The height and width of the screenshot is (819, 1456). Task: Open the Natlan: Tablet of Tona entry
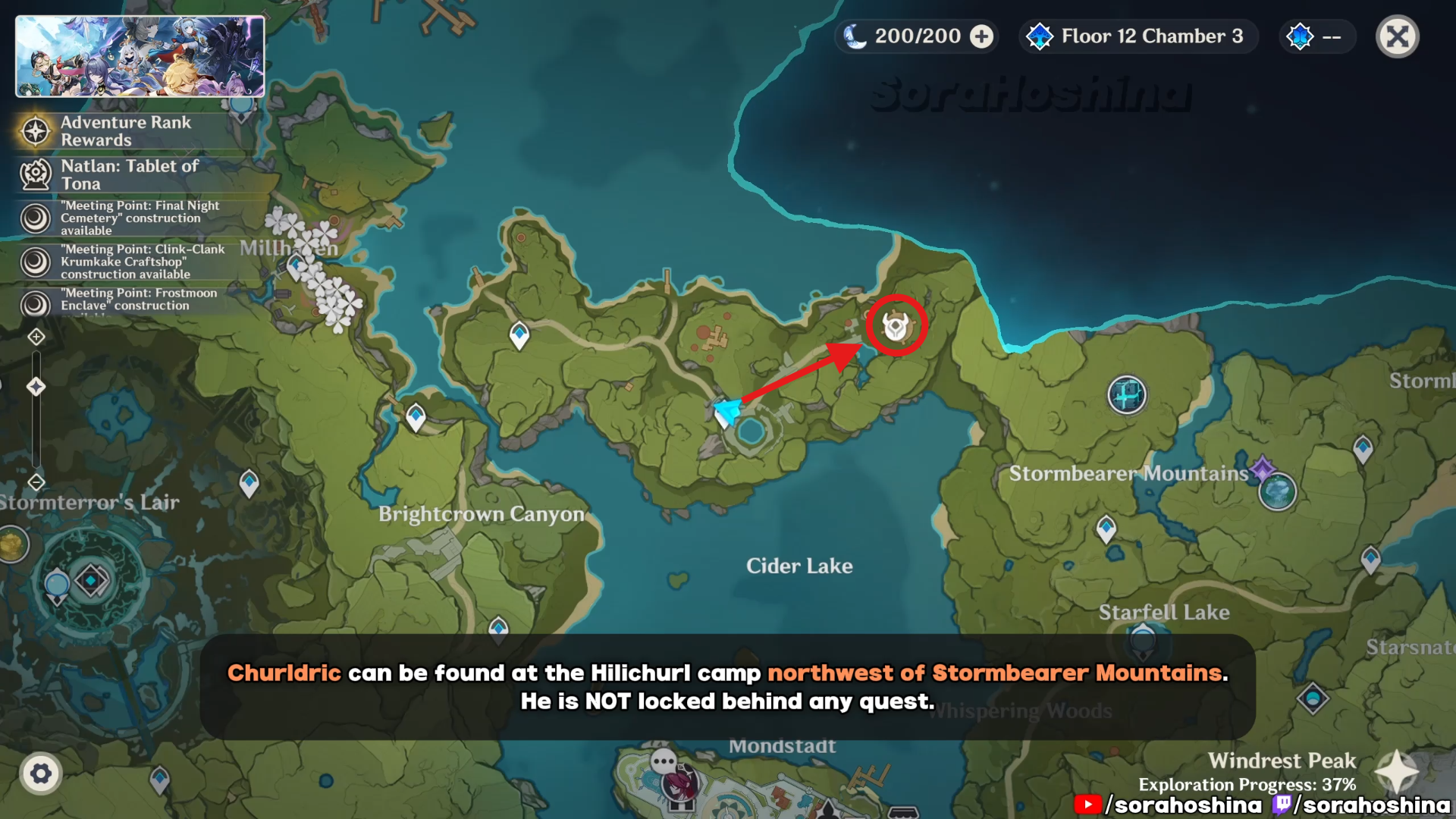129,174
